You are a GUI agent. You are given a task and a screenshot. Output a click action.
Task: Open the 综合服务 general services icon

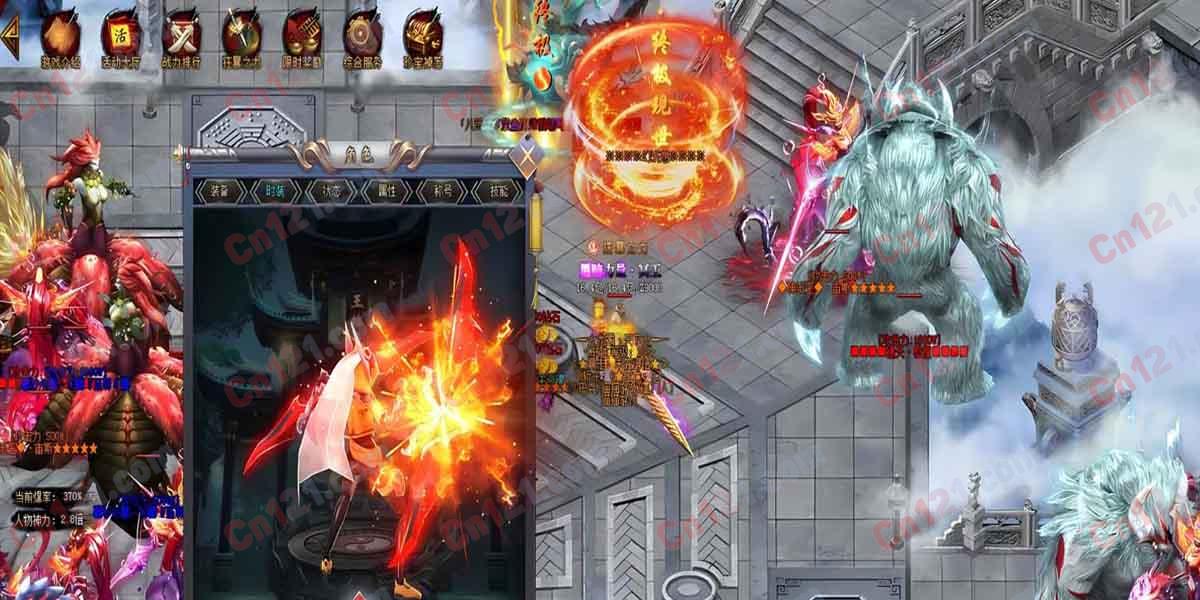[362, 35]
